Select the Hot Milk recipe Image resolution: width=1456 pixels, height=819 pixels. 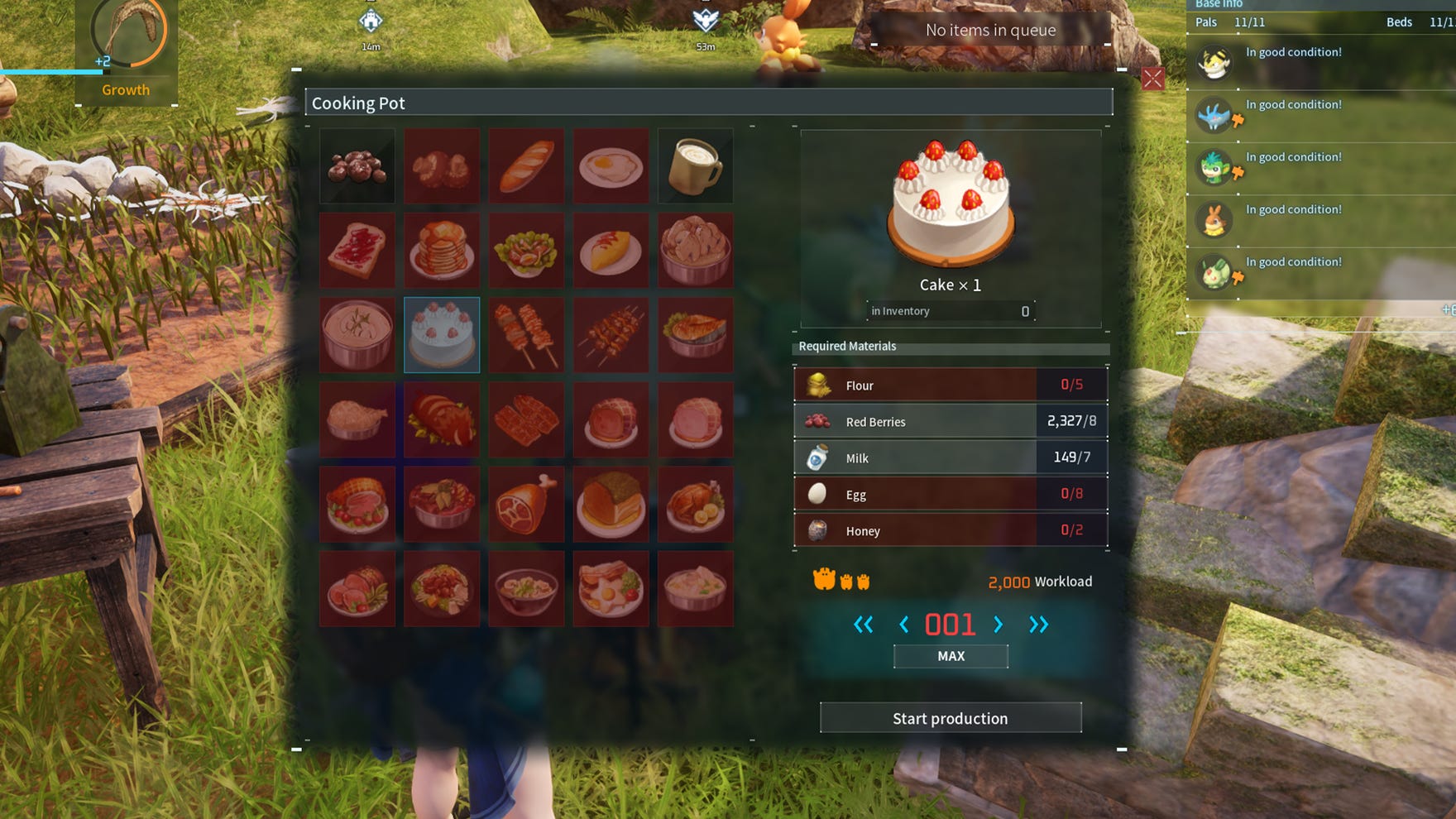[x=695, y=165]
